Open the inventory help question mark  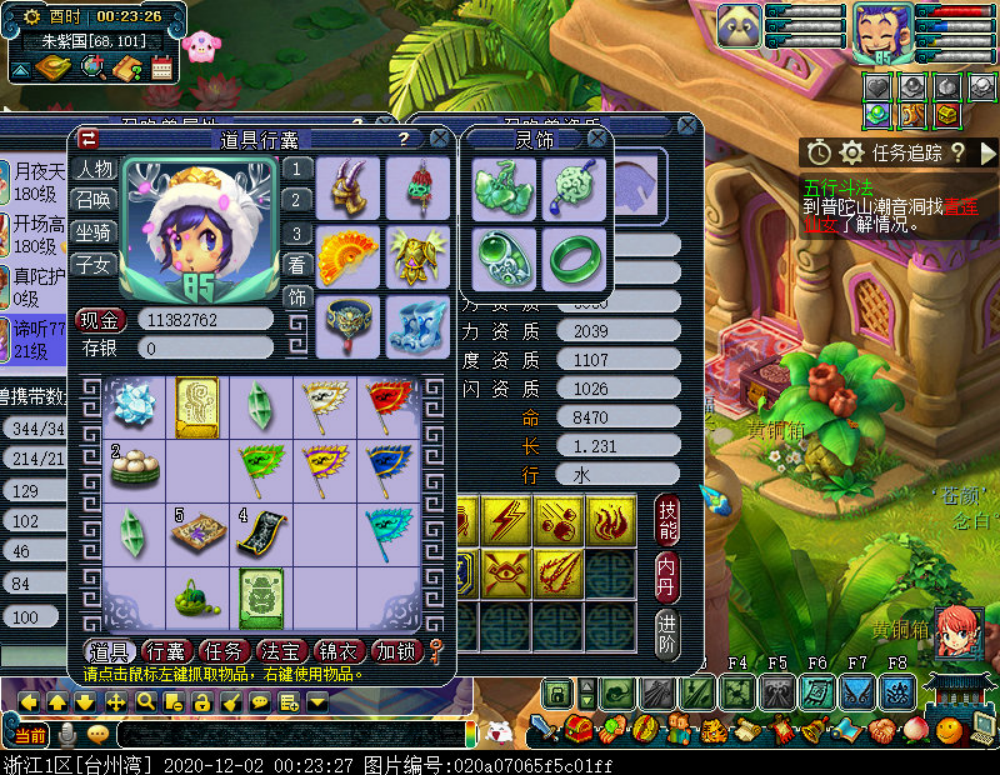point(404,139)
